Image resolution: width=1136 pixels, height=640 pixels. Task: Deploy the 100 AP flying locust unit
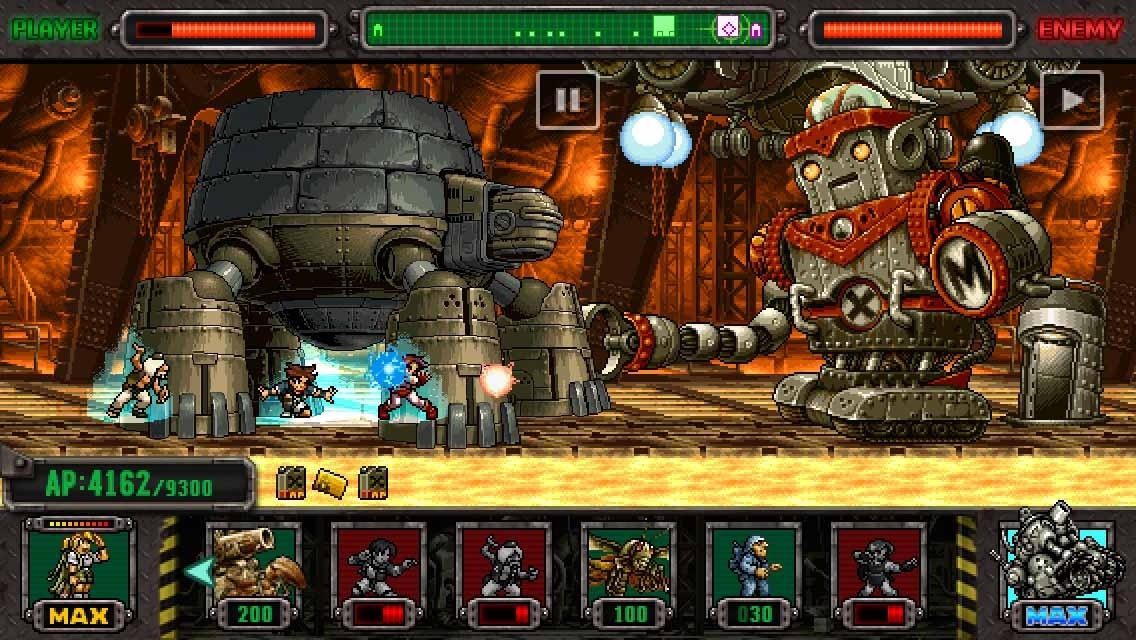pyautogui.click(x=629, y=573)
